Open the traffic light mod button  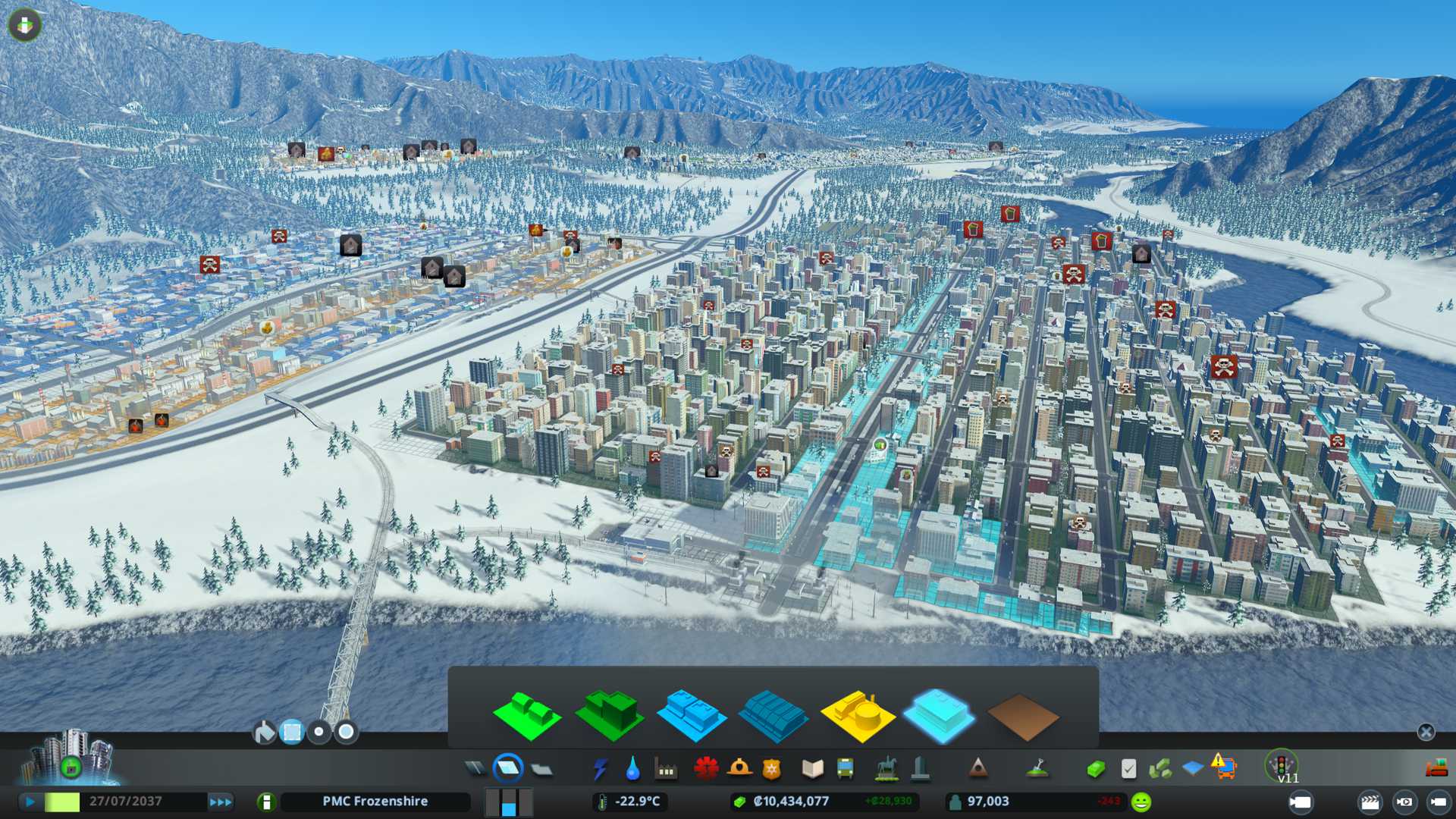[x=1282, y=765]
